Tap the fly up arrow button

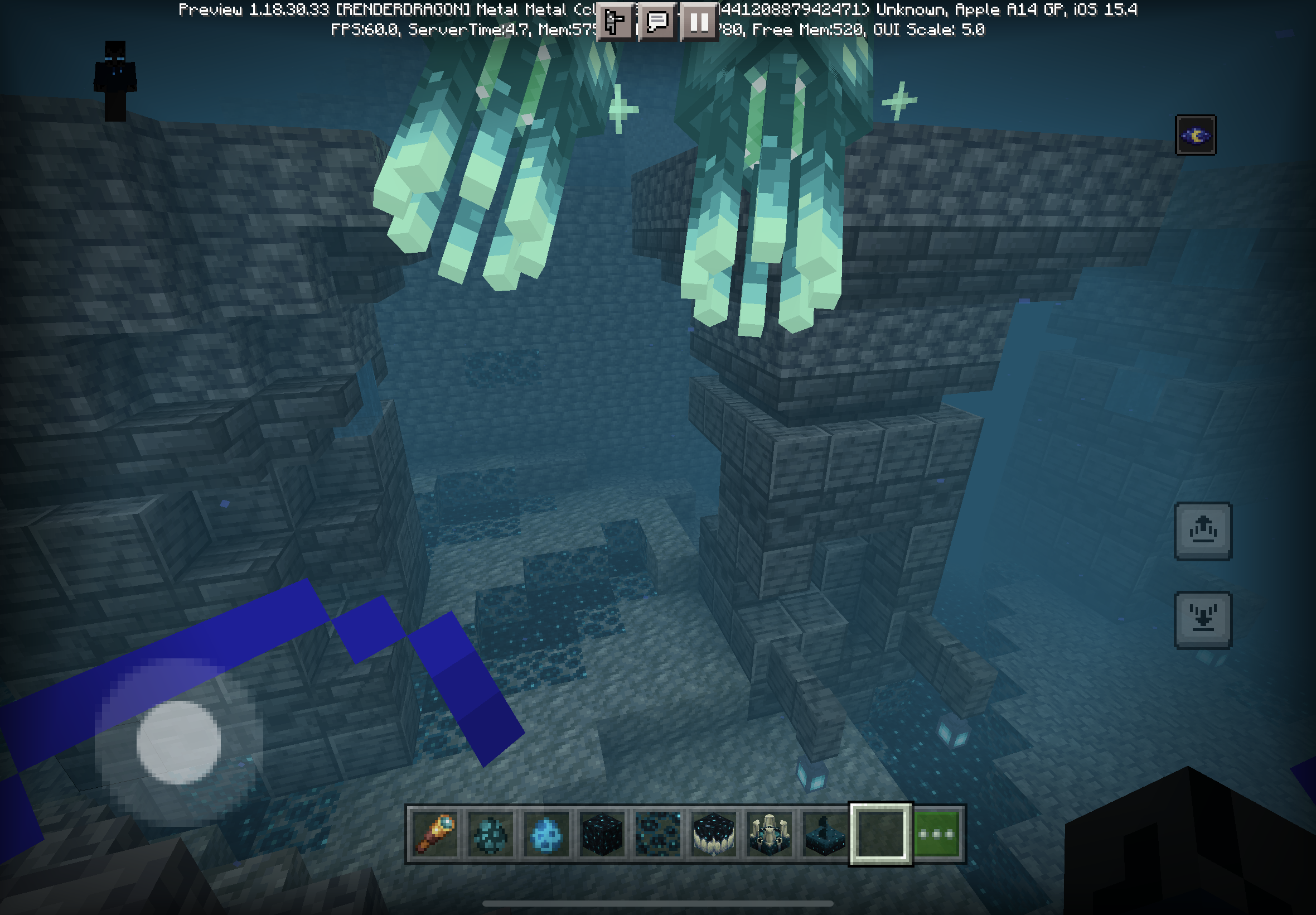click(1203, 531)
